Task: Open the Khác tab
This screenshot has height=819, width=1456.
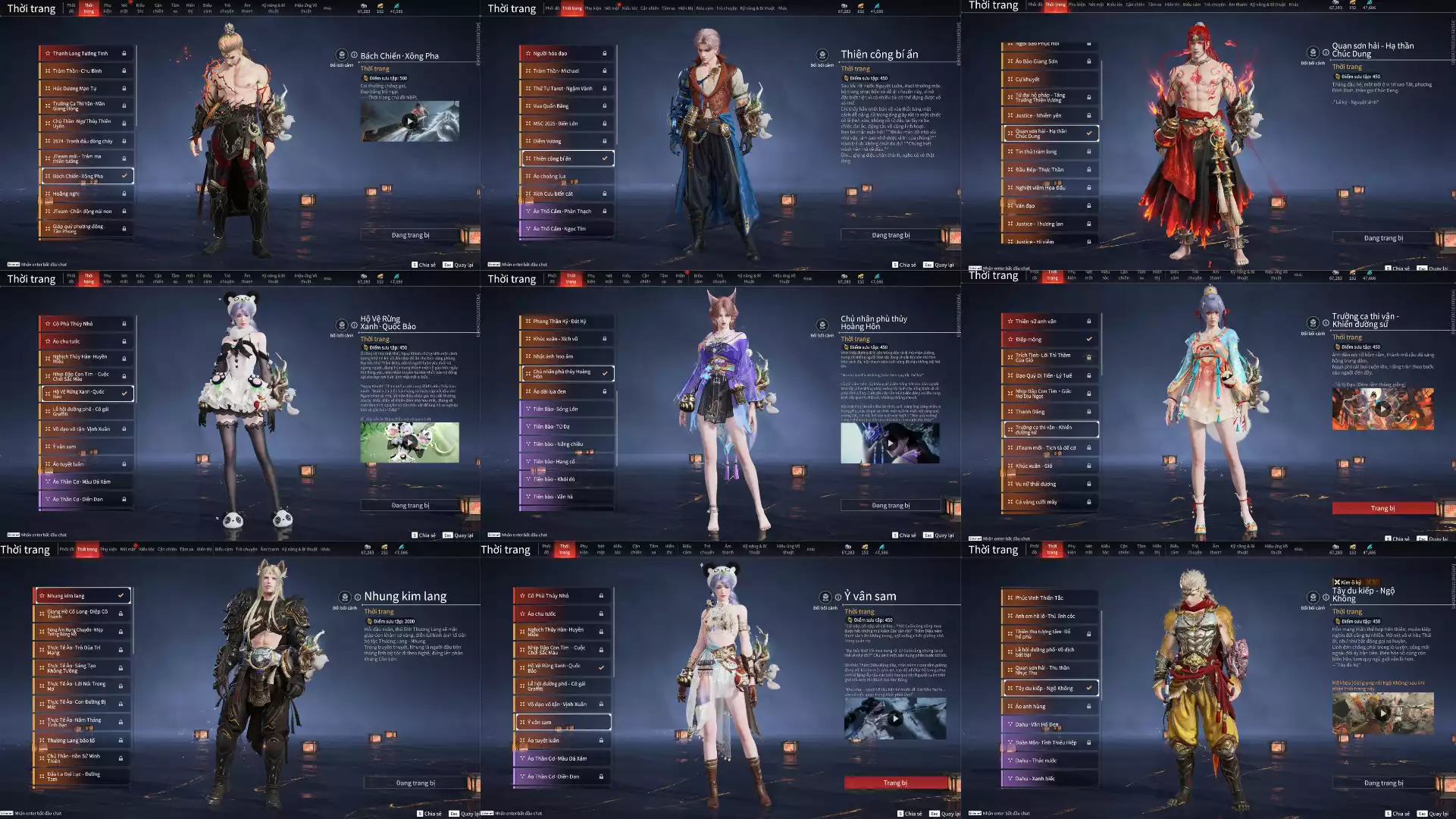Action: pos(327,6)
